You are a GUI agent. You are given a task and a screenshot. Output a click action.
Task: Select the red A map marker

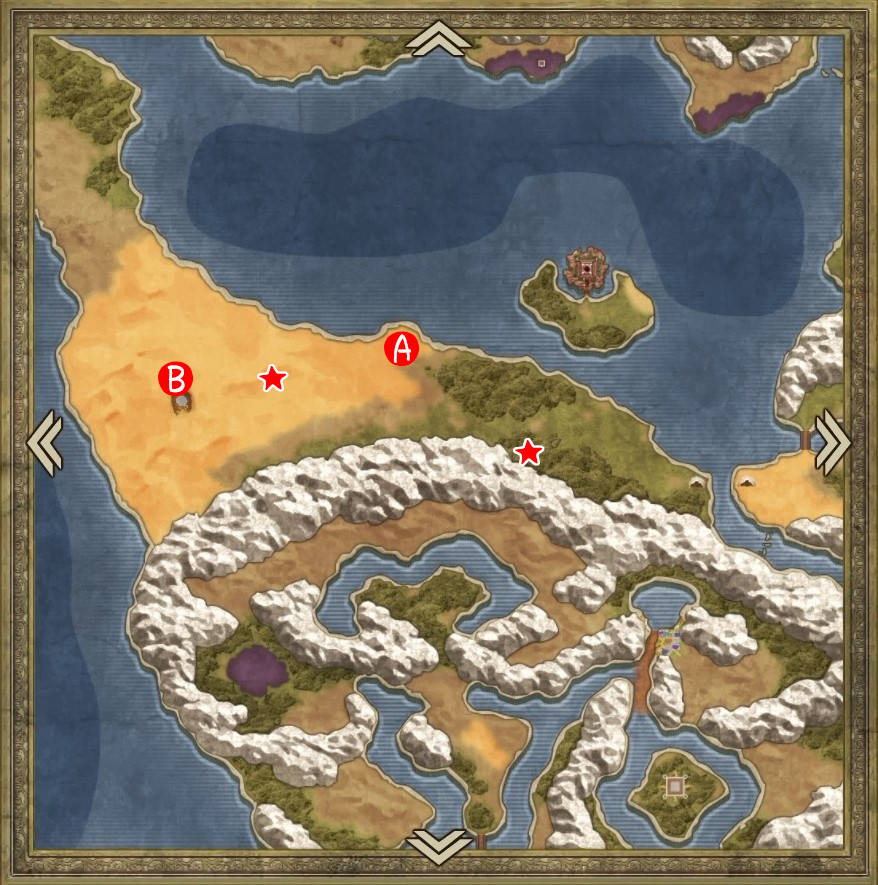[x=401, y=349]
